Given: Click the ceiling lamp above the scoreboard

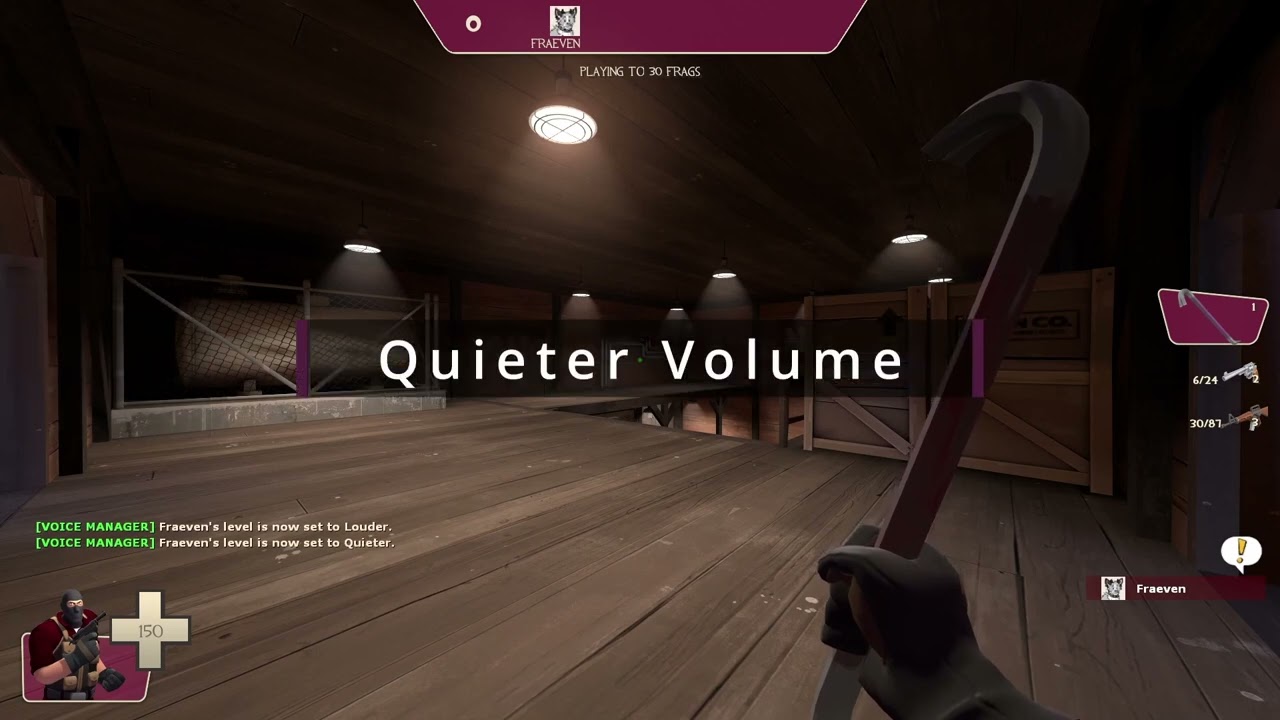Looking at the screenshot, I should [x=563, y=122].
